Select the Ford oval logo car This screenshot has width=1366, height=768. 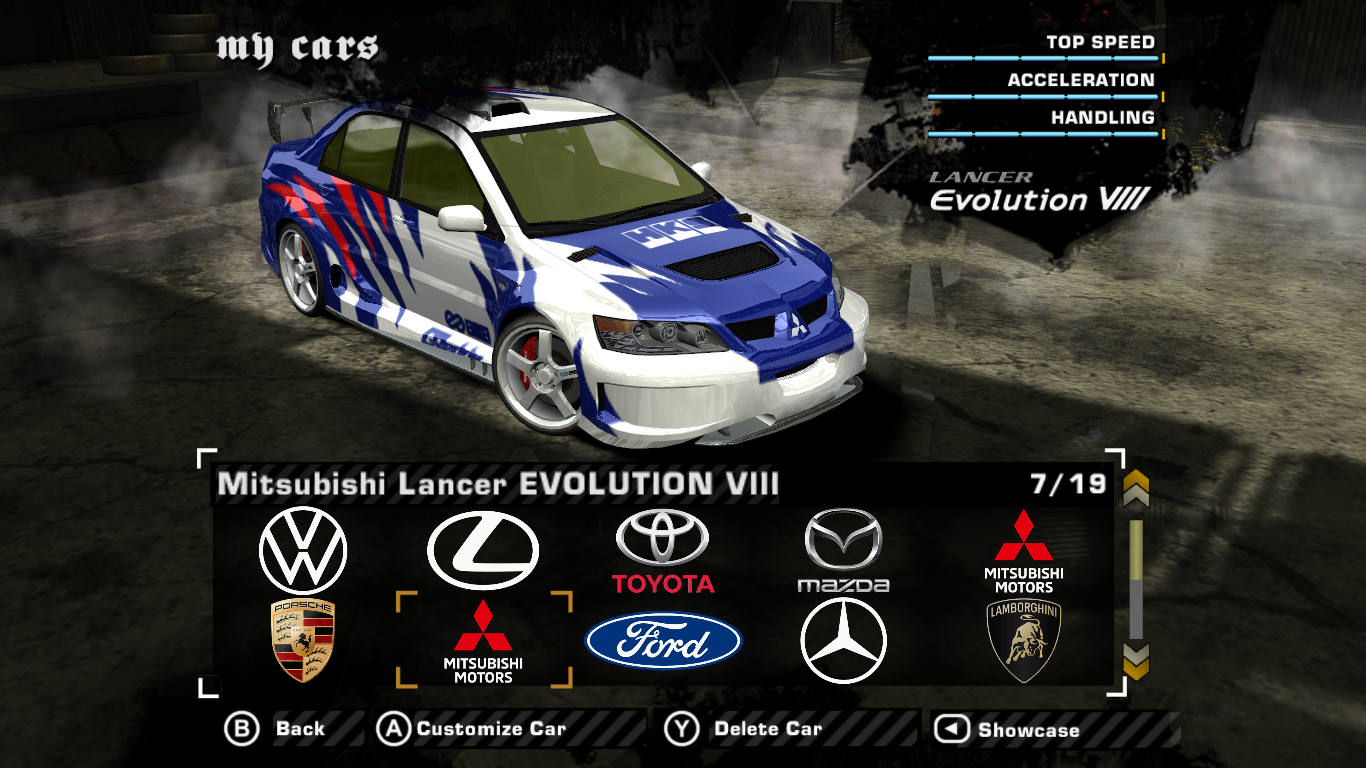[663, 641]
